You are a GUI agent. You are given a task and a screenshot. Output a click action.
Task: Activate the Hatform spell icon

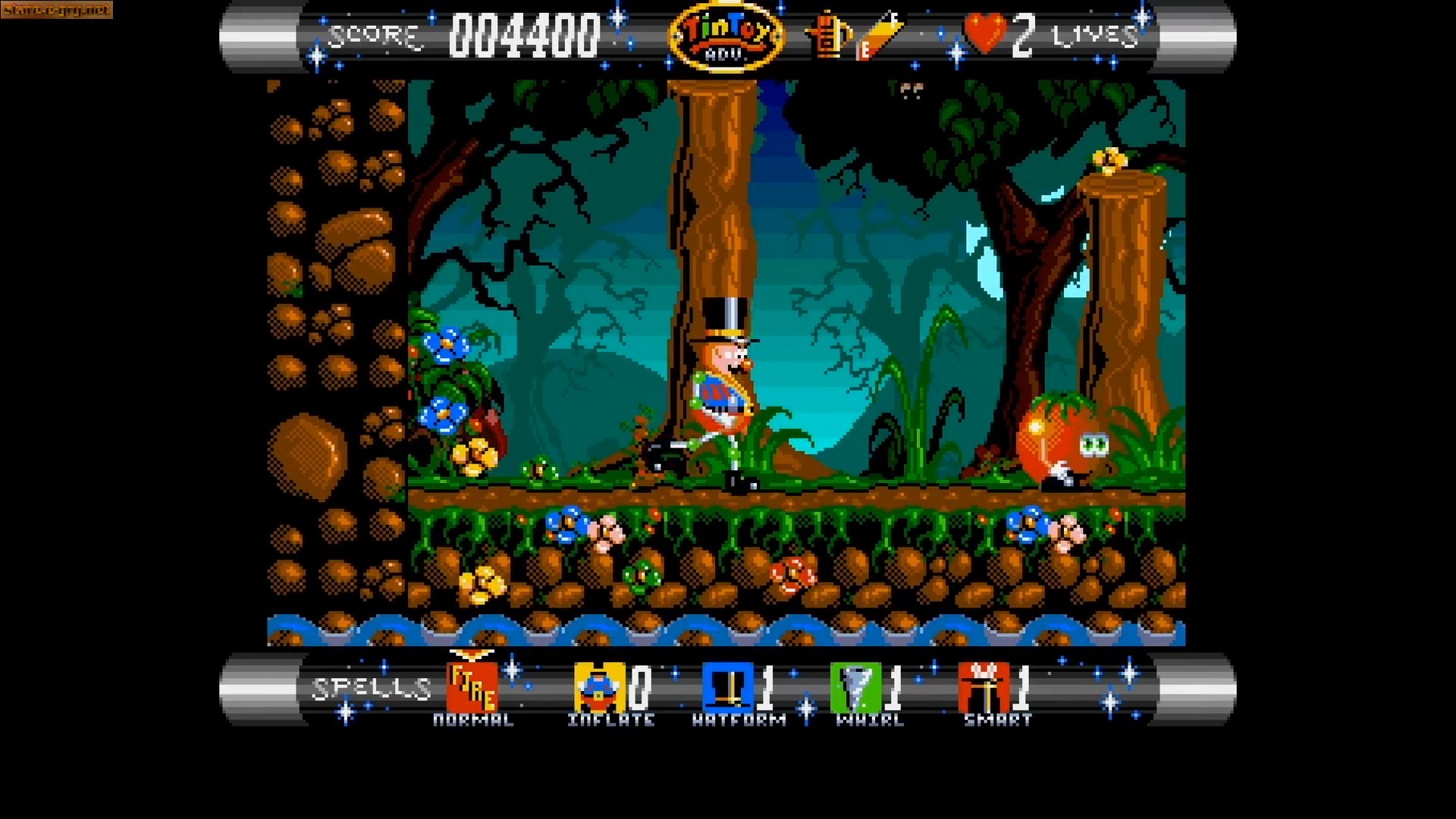727,687
